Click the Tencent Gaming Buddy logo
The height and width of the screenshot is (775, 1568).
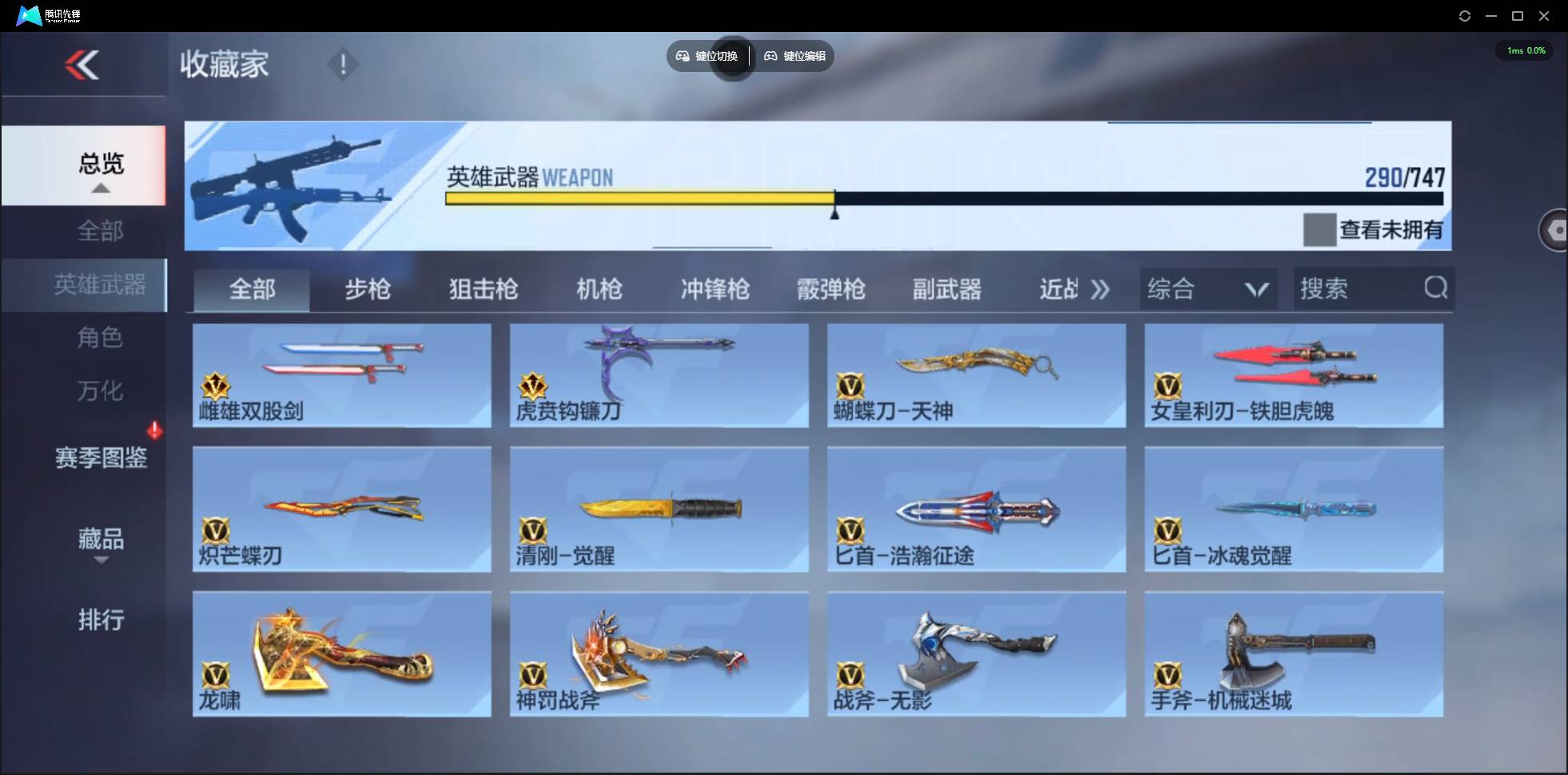[x=29, y=15]
